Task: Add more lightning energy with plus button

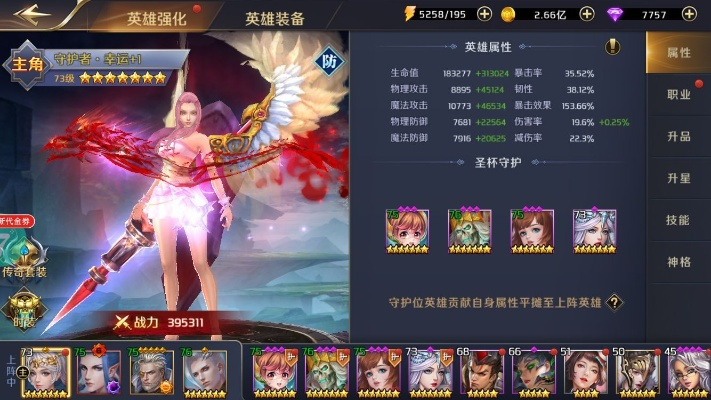Action: [x=484, y=14]
